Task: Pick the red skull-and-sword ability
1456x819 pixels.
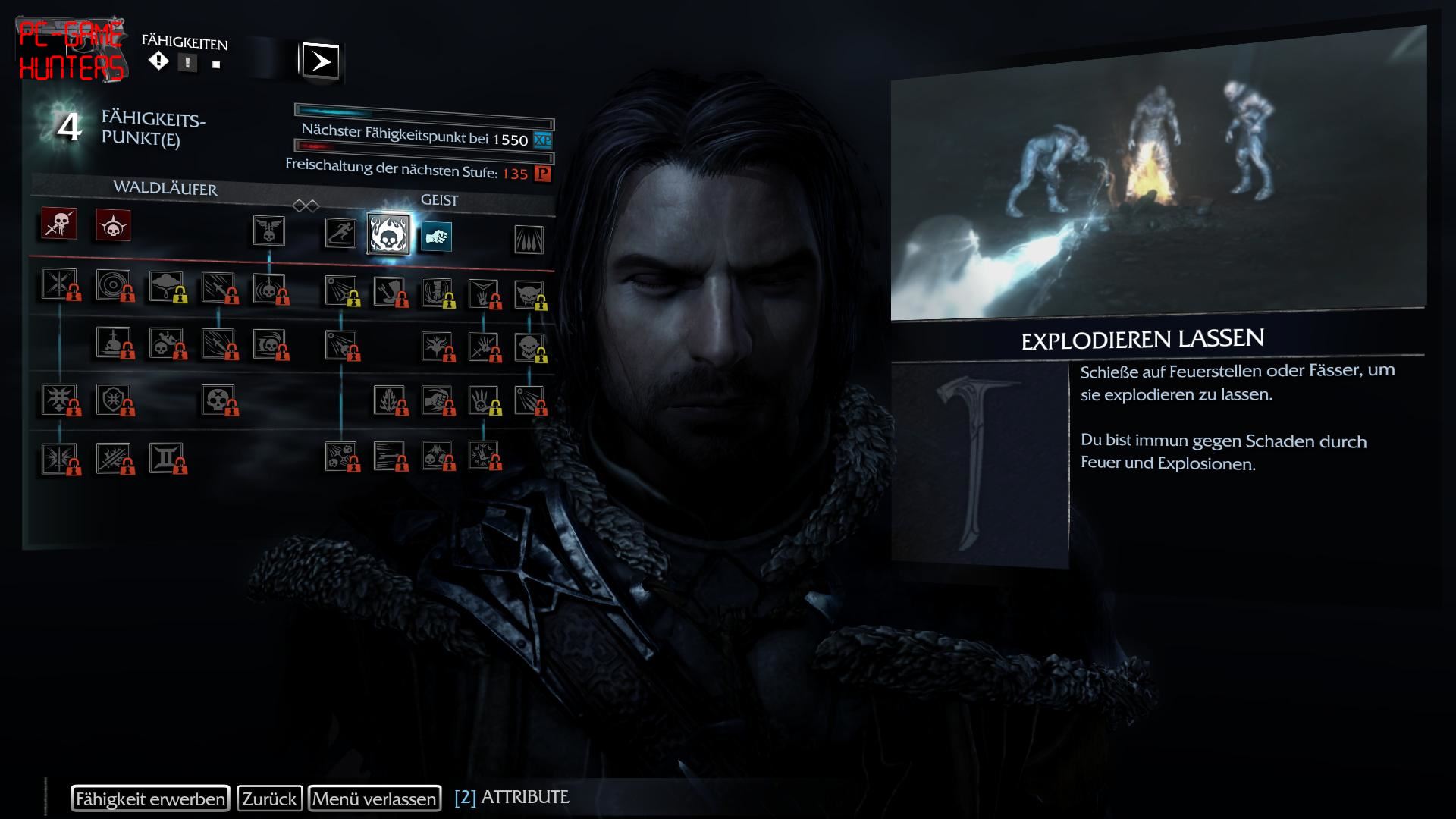Action: [58, 224]
